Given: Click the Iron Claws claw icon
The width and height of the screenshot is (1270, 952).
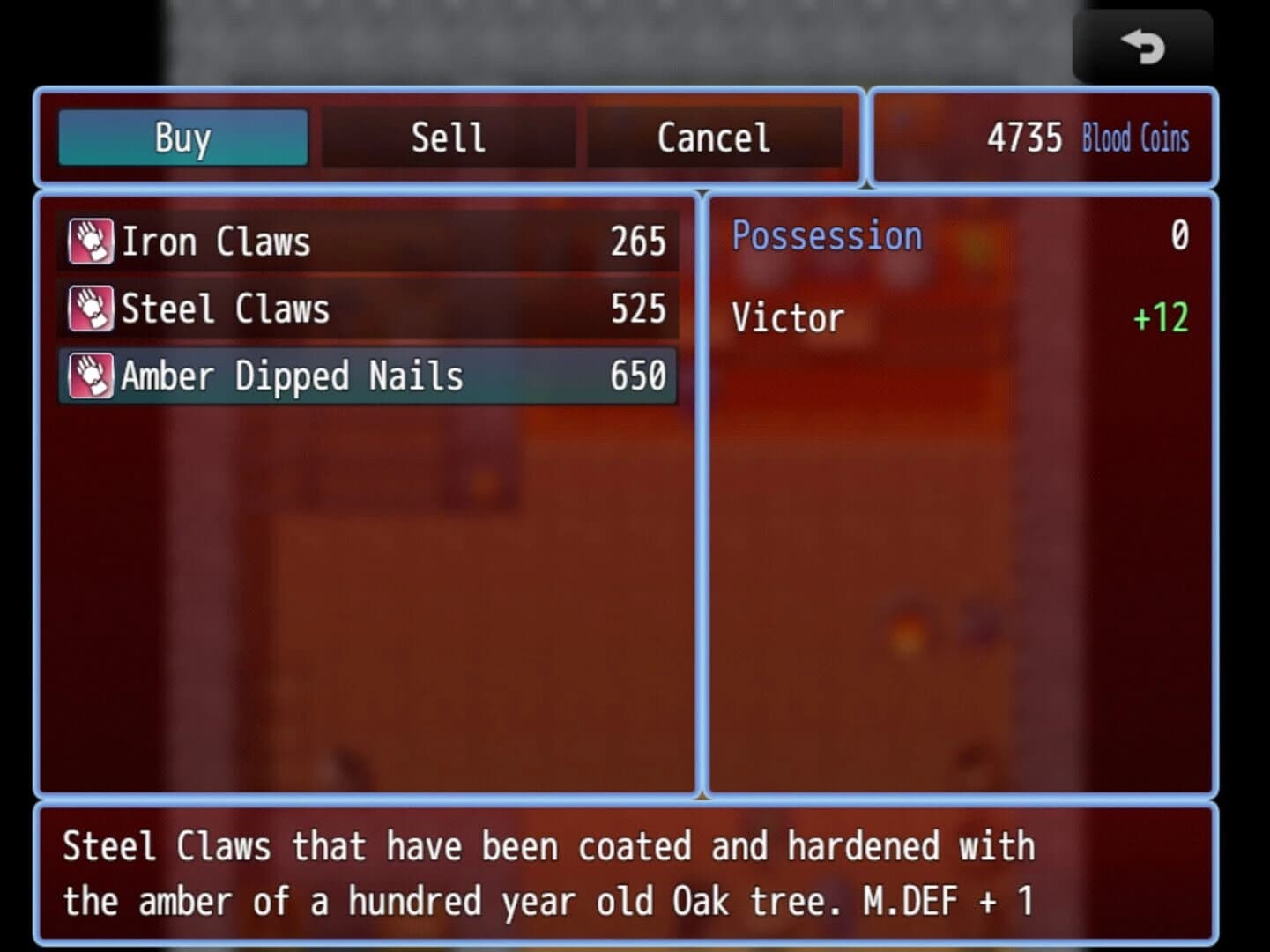Looking at the screenshot, I should coord(89,241).
